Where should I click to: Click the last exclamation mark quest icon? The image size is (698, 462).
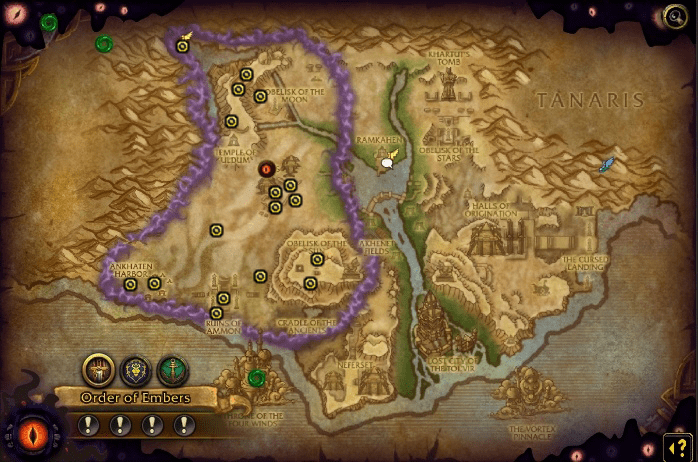tap(184, 424)
